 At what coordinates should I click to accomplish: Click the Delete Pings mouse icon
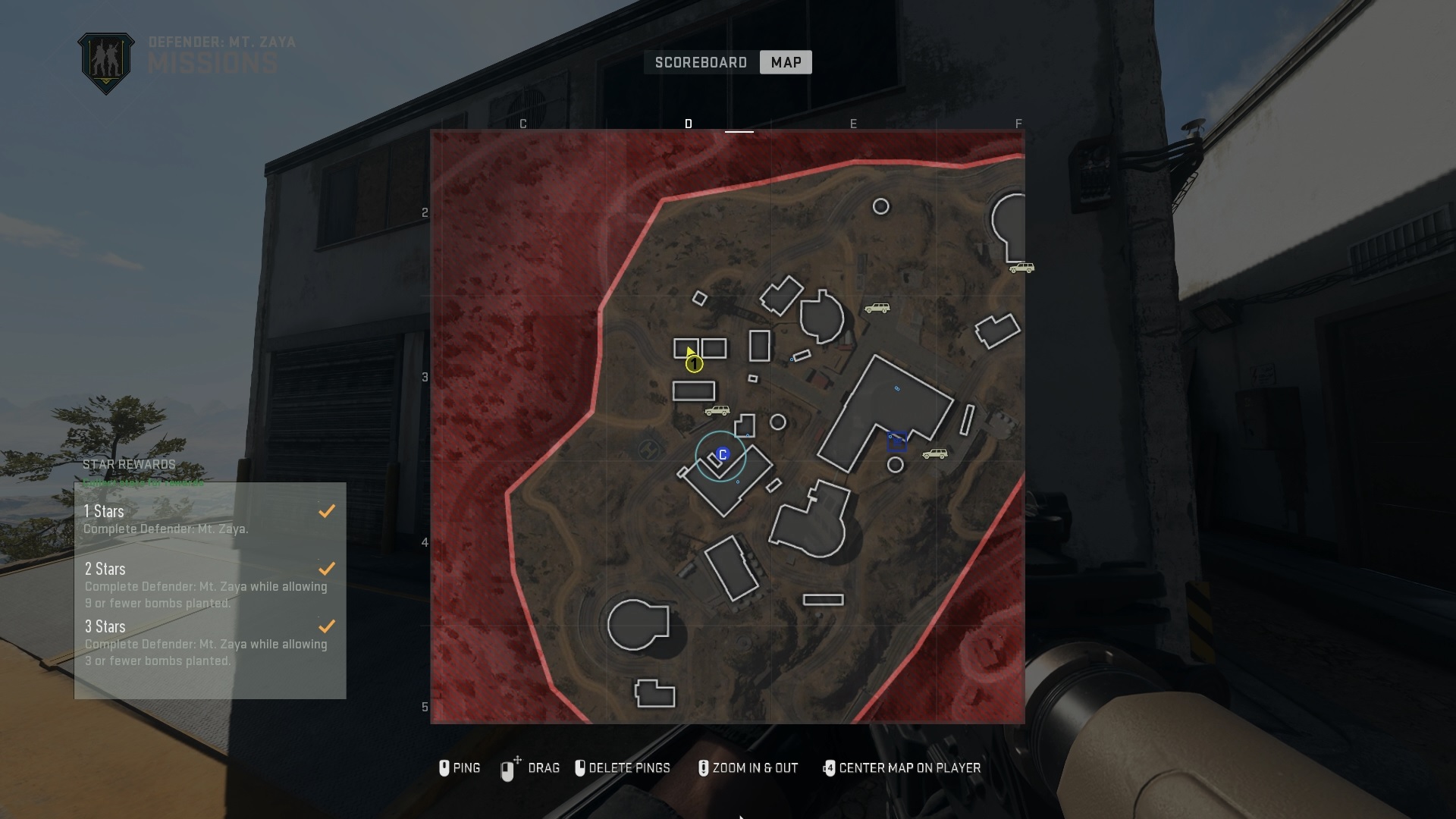[580, 768]
